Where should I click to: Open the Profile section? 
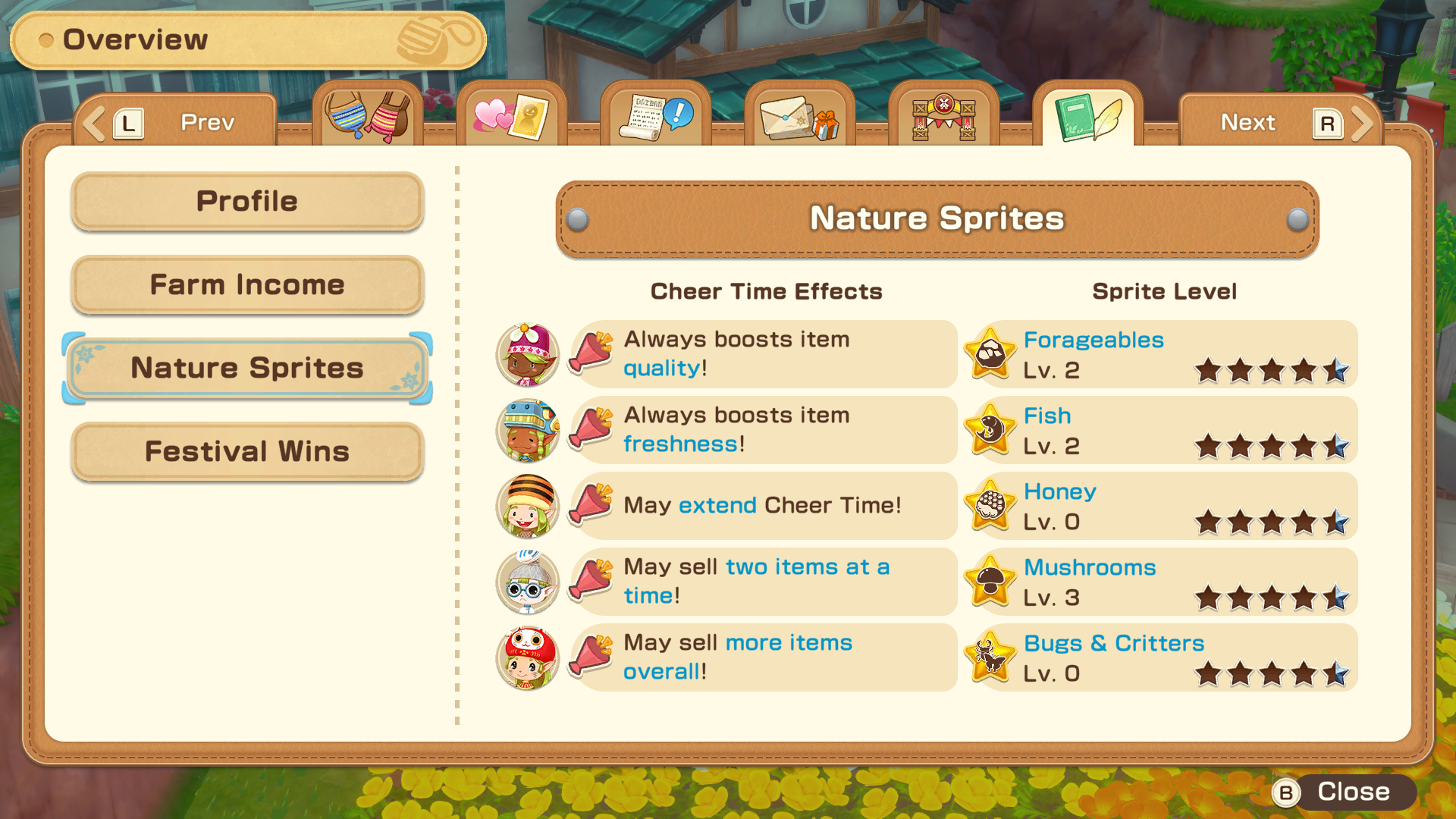[246, 201]
